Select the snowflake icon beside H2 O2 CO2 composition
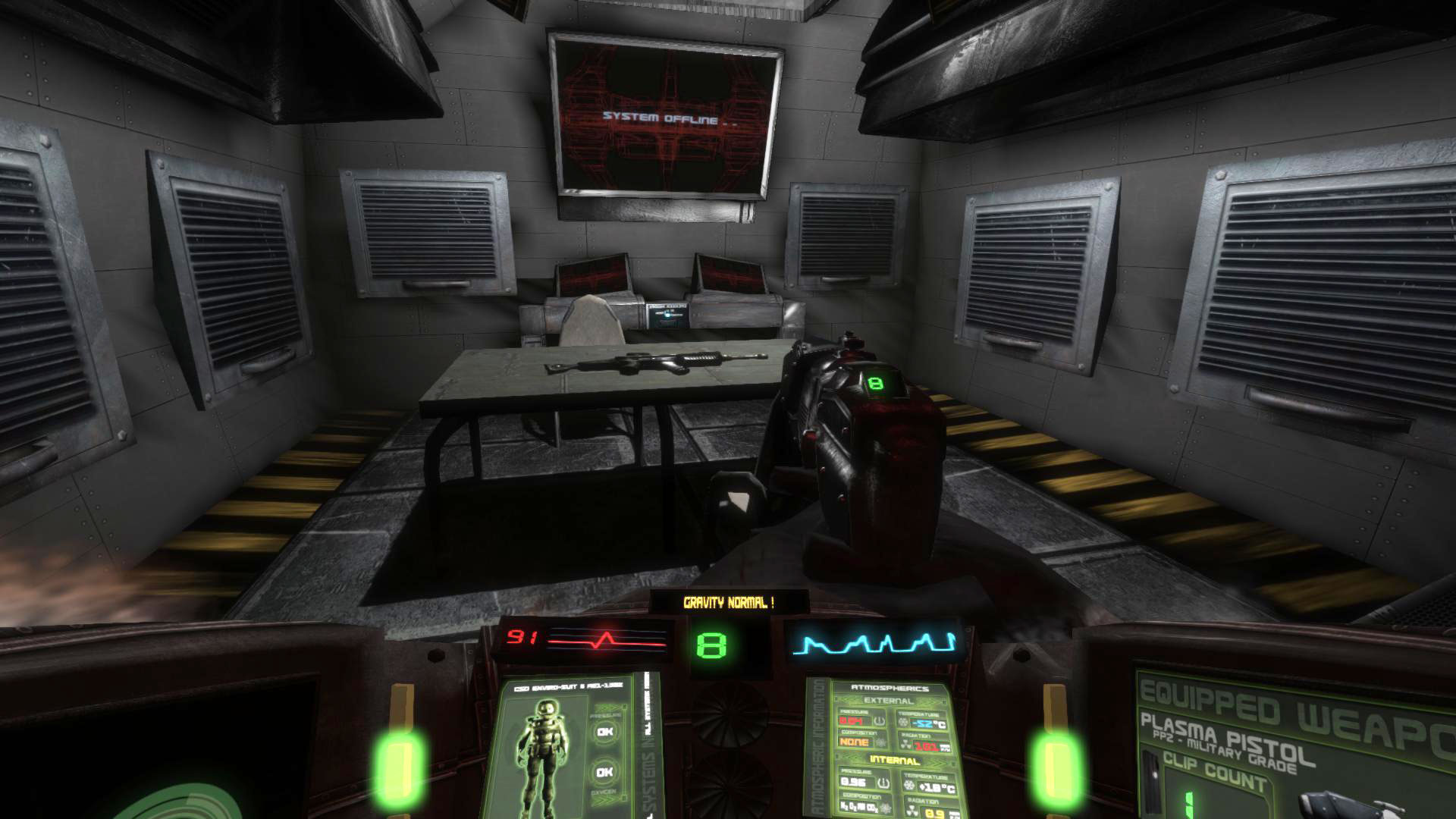 point(886,808)
